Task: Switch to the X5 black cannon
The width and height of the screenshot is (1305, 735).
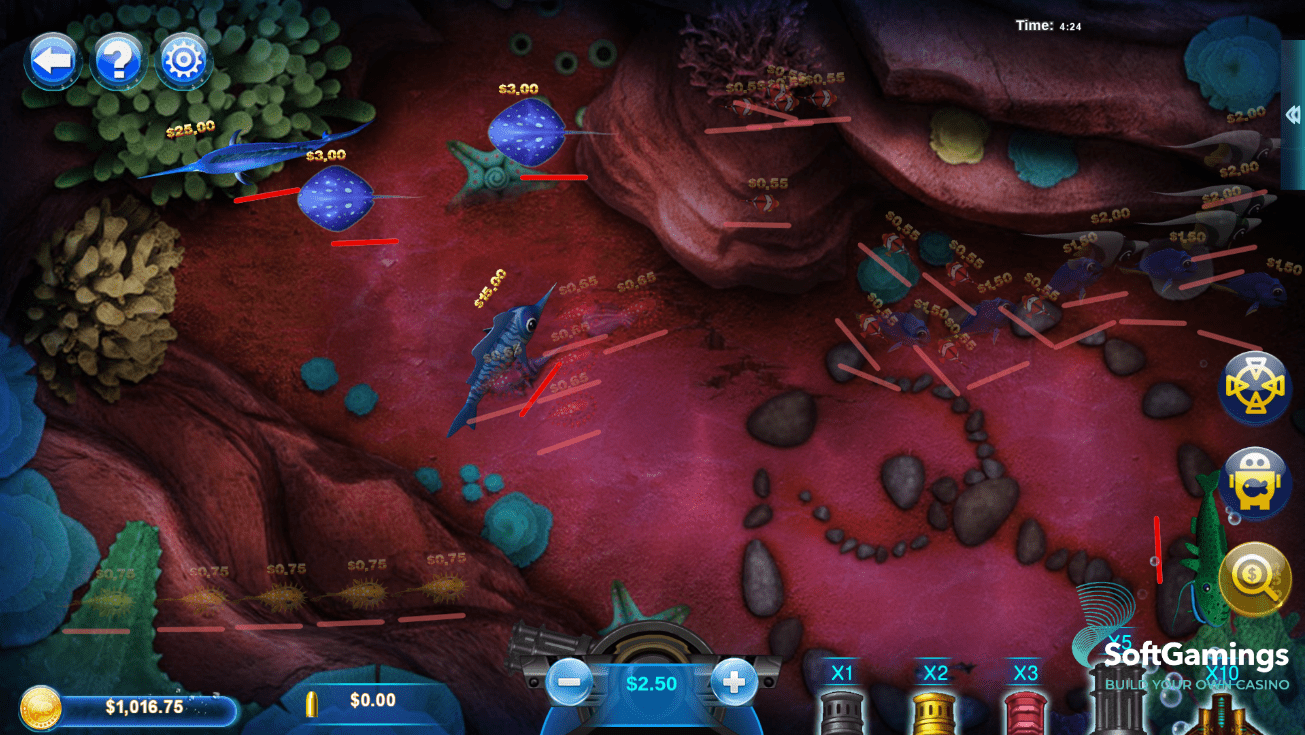Action: (x=1119, y=695)
